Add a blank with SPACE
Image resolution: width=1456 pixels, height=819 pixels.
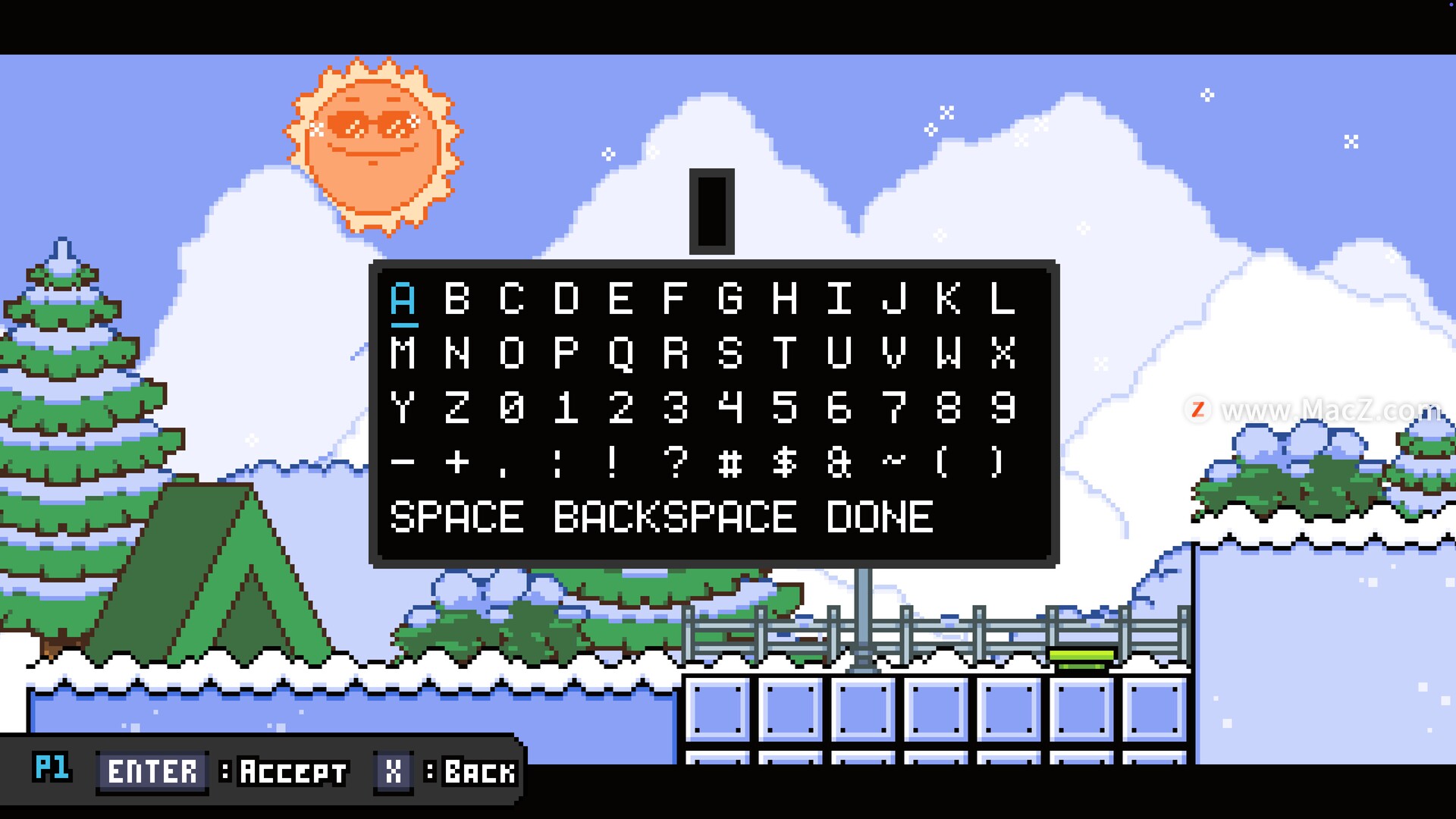[x=457, y=517]
